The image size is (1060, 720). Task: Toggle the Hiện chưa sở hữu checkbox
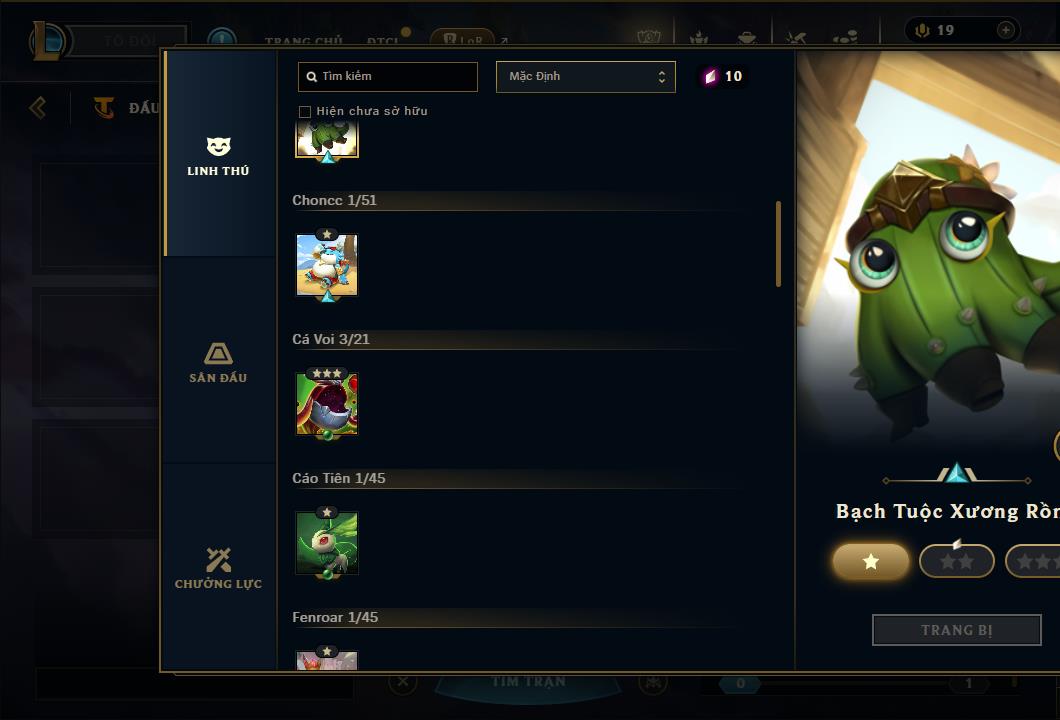click(x=305, y=111)
